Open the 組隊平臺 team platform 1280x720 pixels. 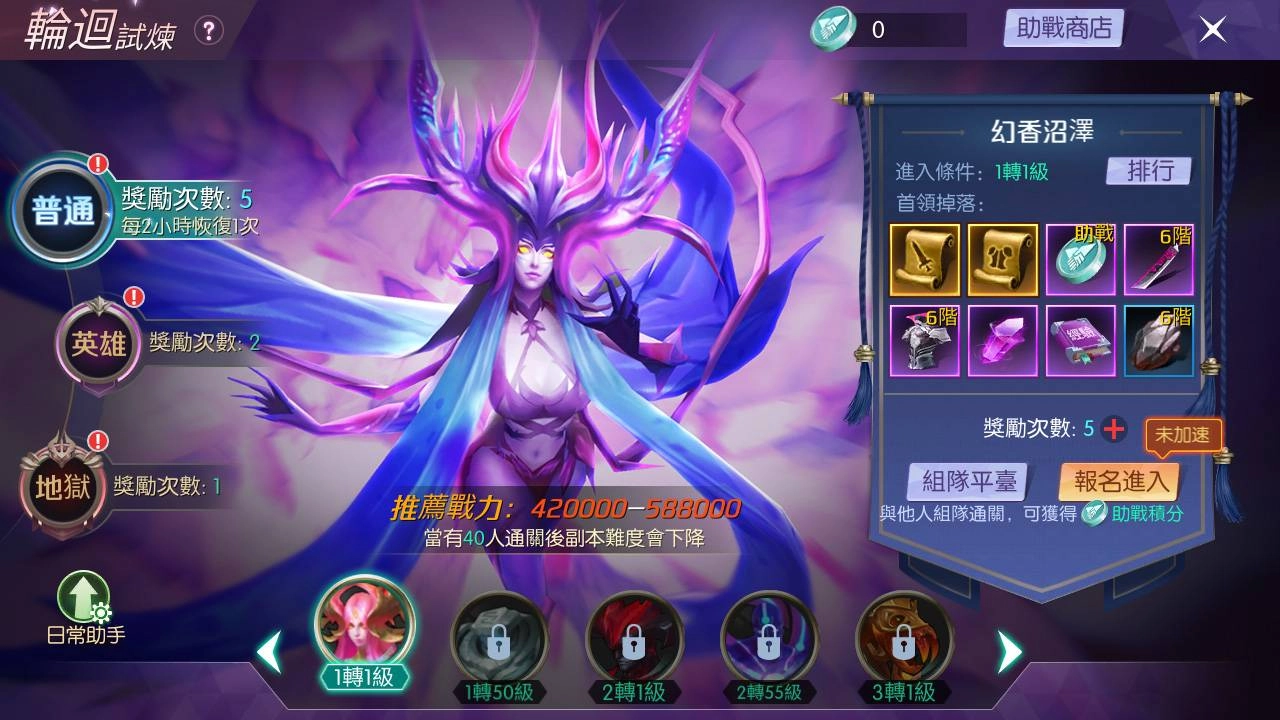coord(970,481)
